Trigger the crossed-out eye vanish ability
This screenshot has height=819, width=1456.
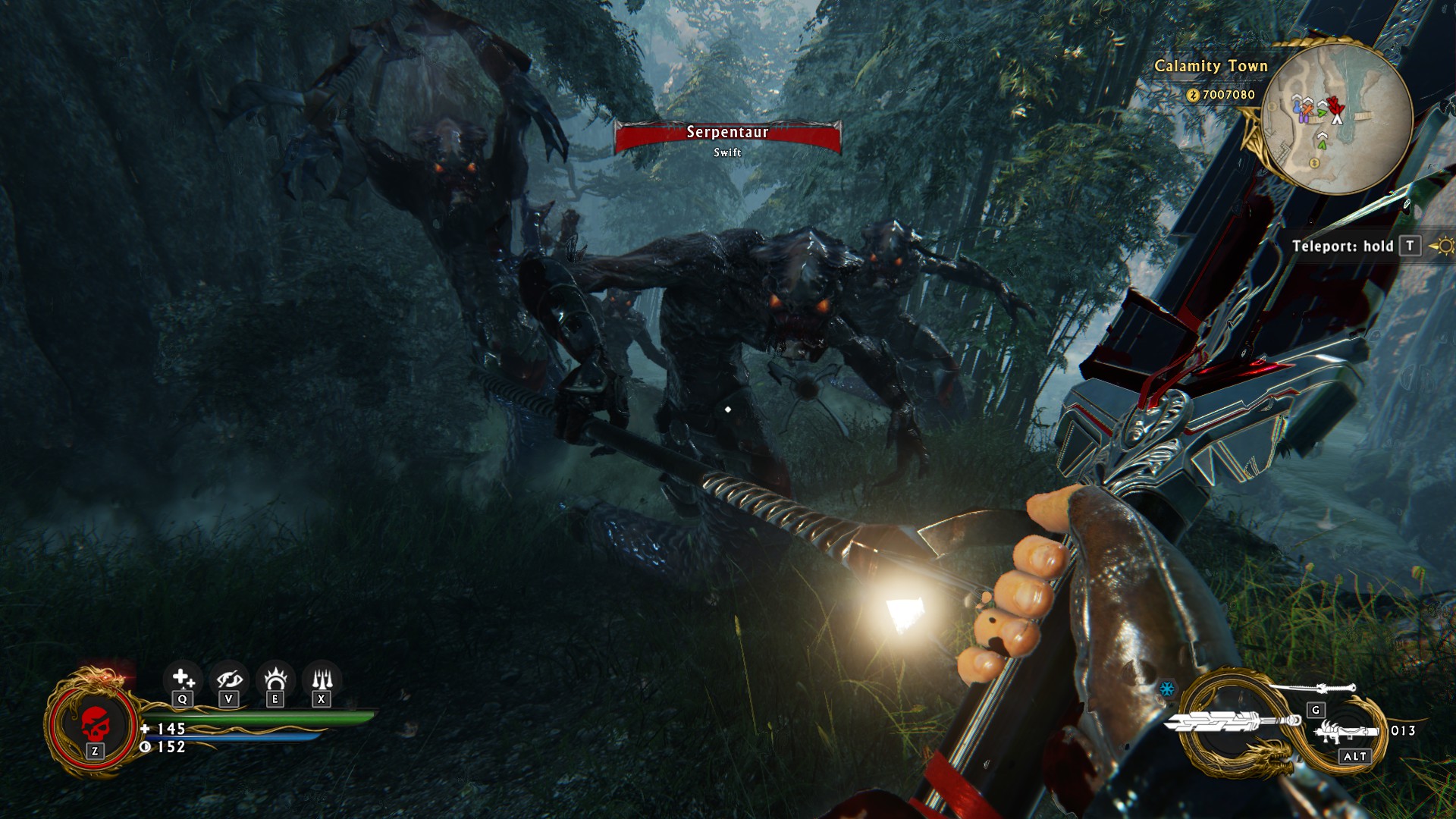pos(229,677)
